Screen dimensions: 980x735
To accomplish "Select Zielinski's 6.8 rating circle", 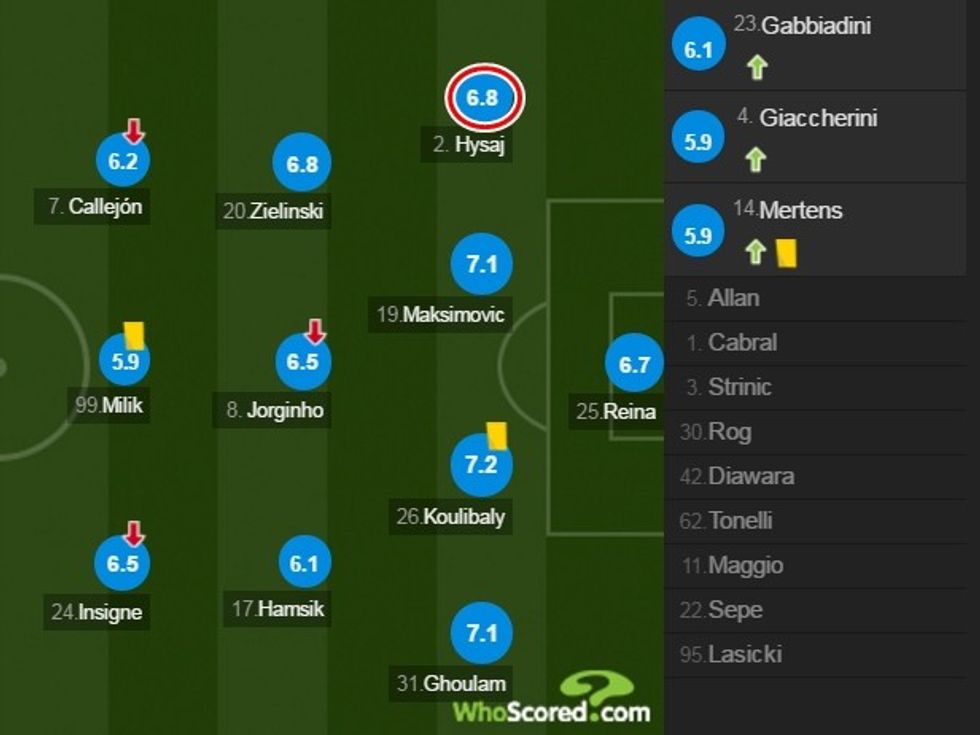I will 302,163.
